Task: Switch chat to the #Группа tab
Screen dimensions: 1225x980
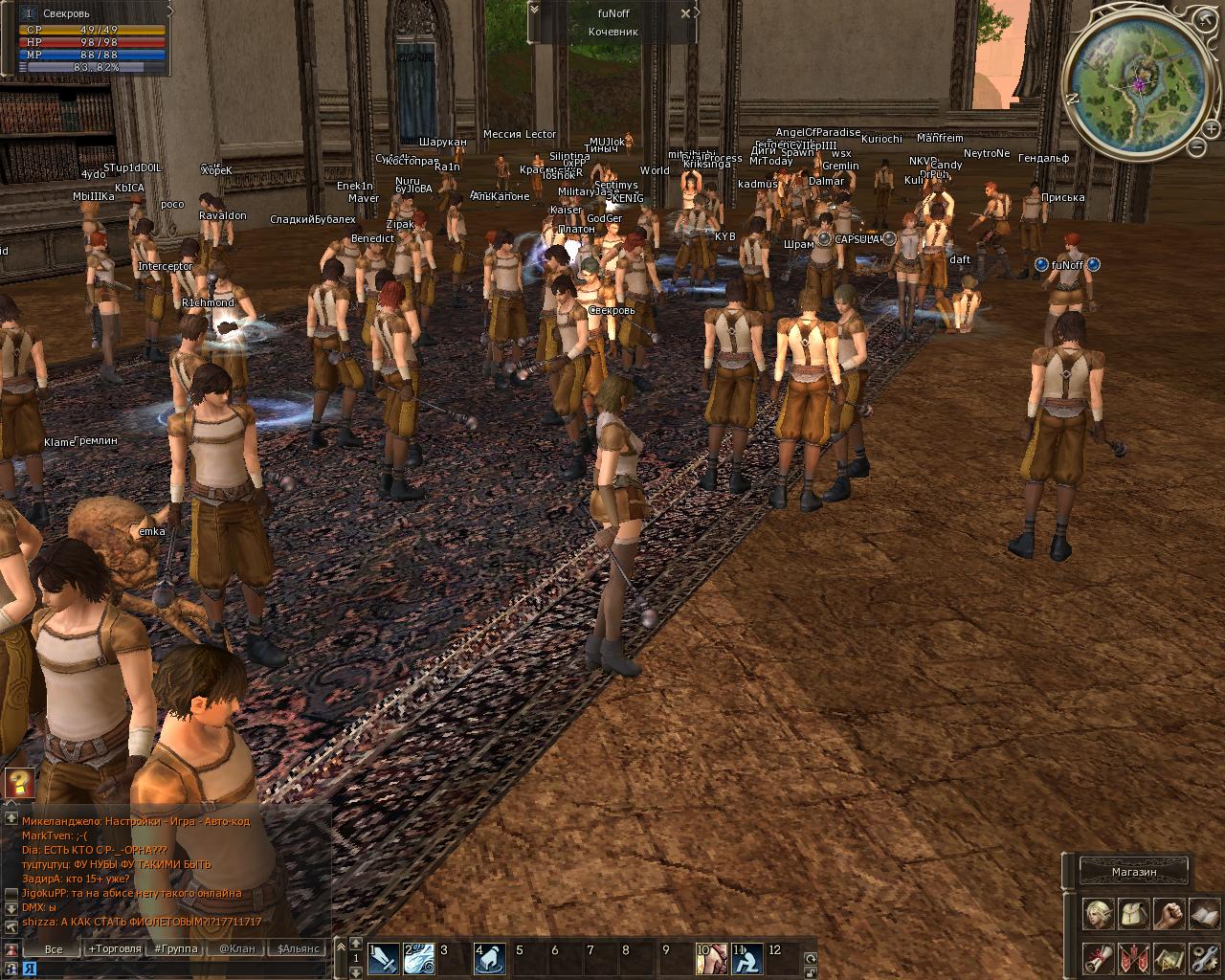Action: 175,949
